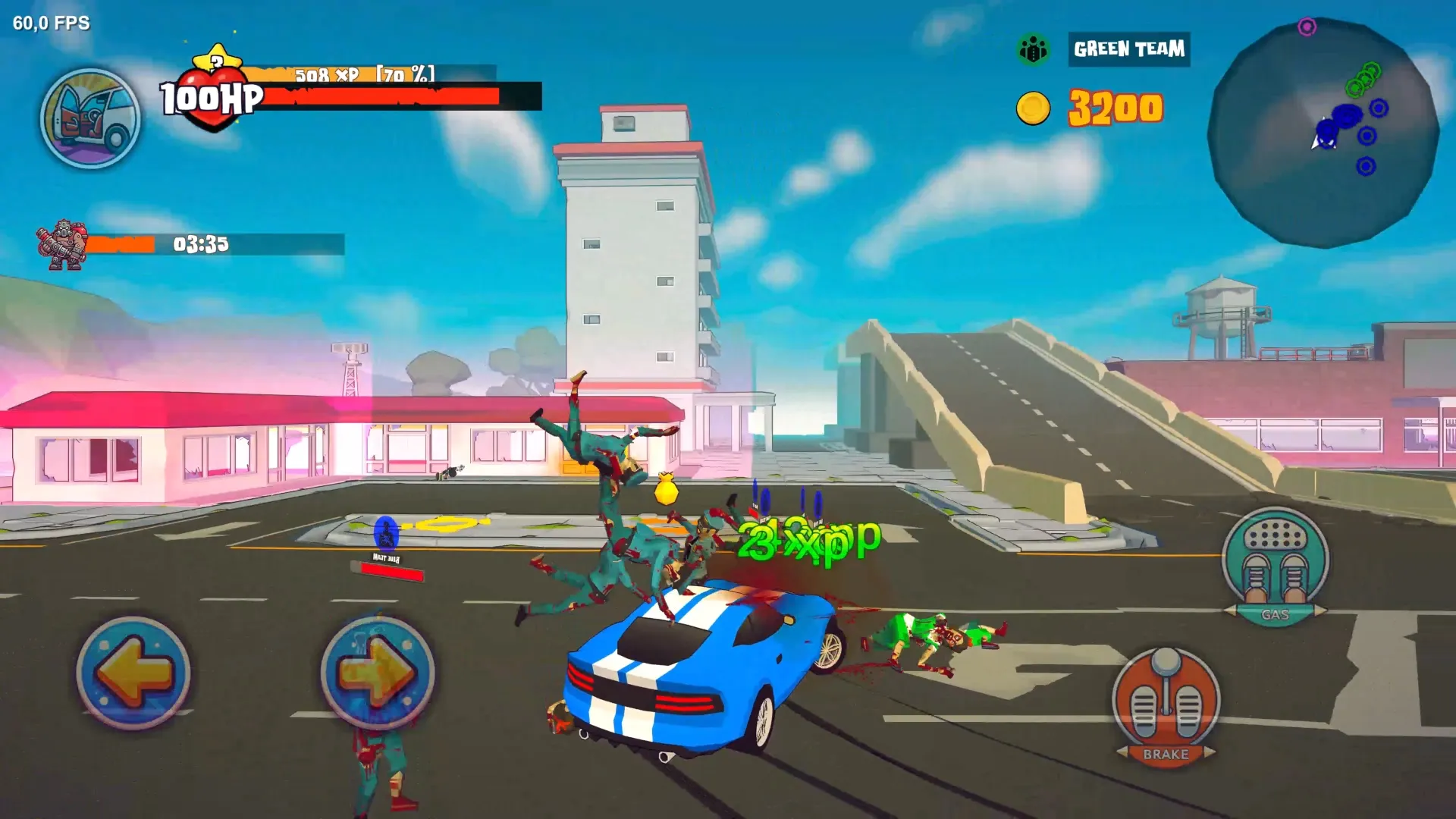Steer right with the right arrow button
The width and height of the screenshot is (1456, 819).
pos(377,673)
